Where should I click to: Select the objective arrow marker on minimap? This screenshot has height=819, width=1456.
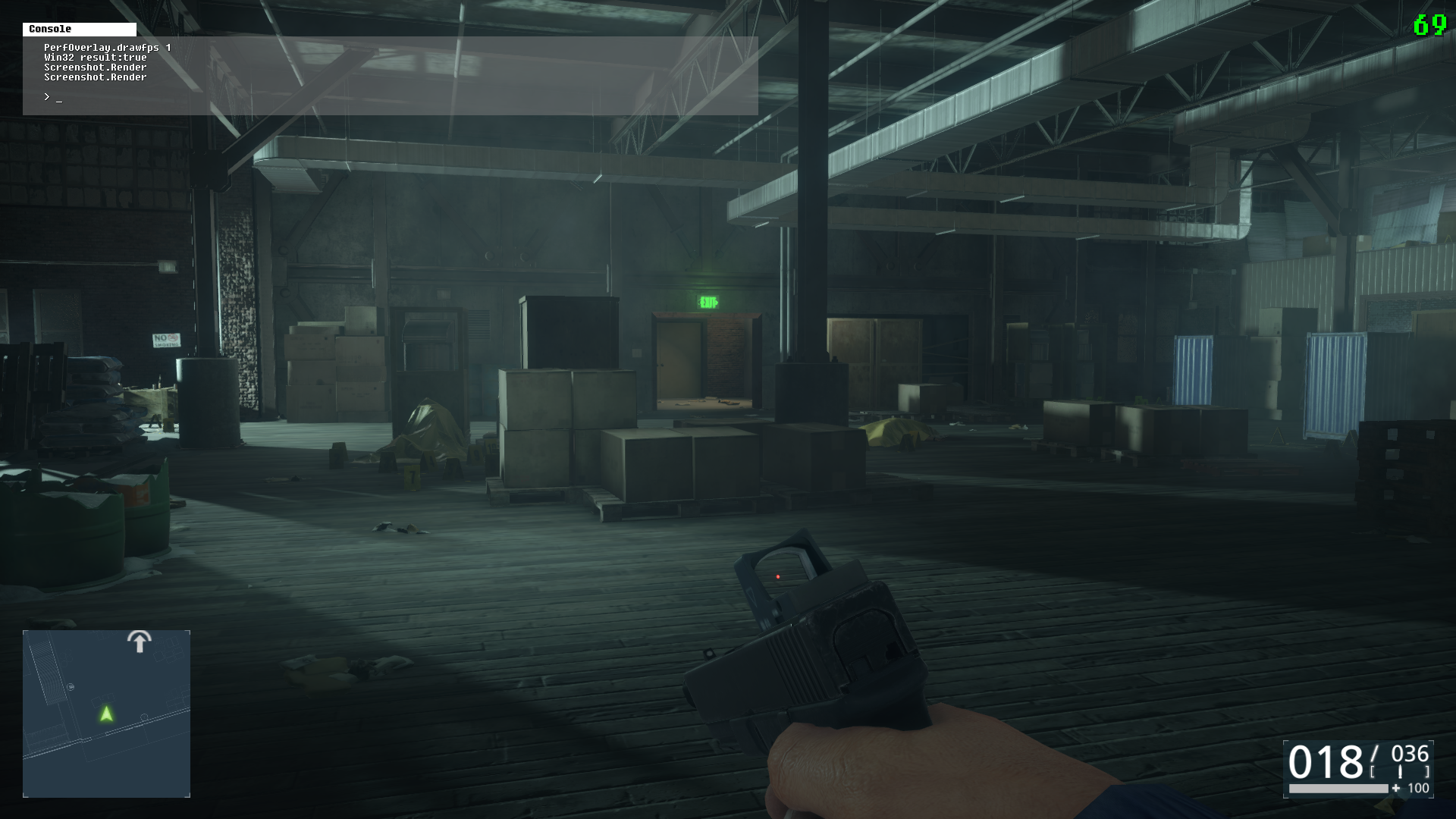pos(139,642)
